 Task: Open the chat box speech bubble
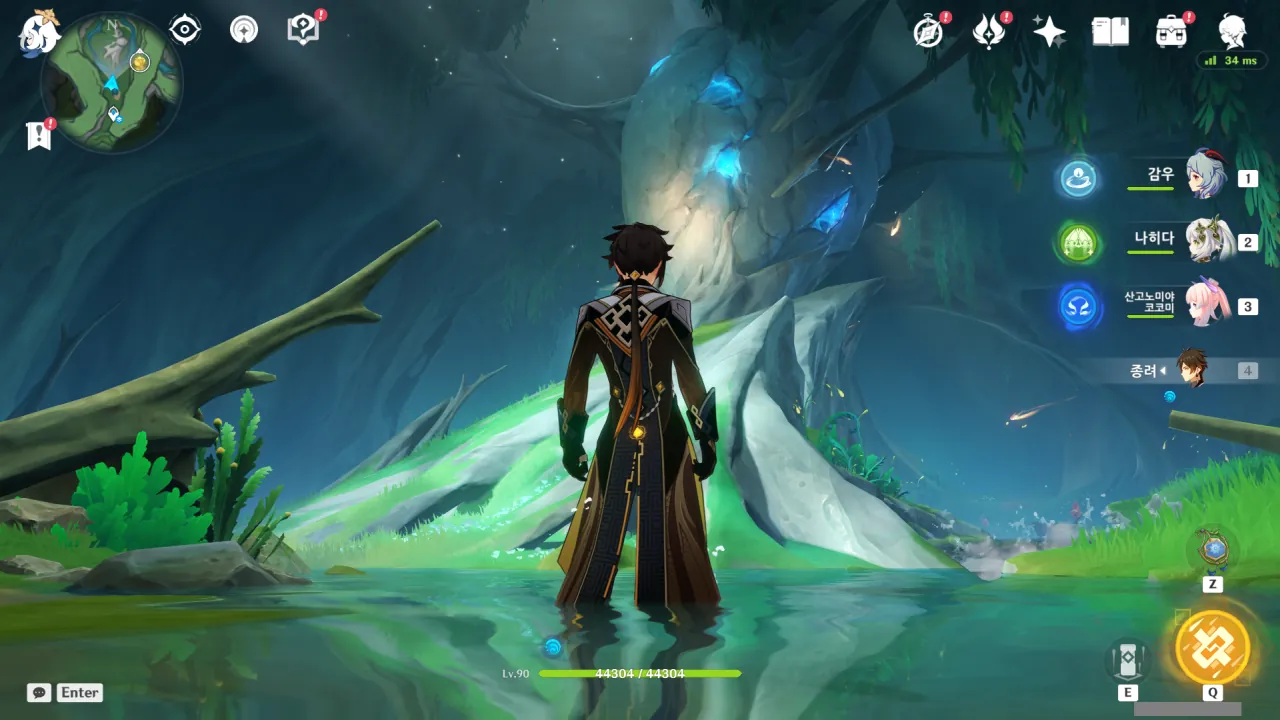click(39, 692)
